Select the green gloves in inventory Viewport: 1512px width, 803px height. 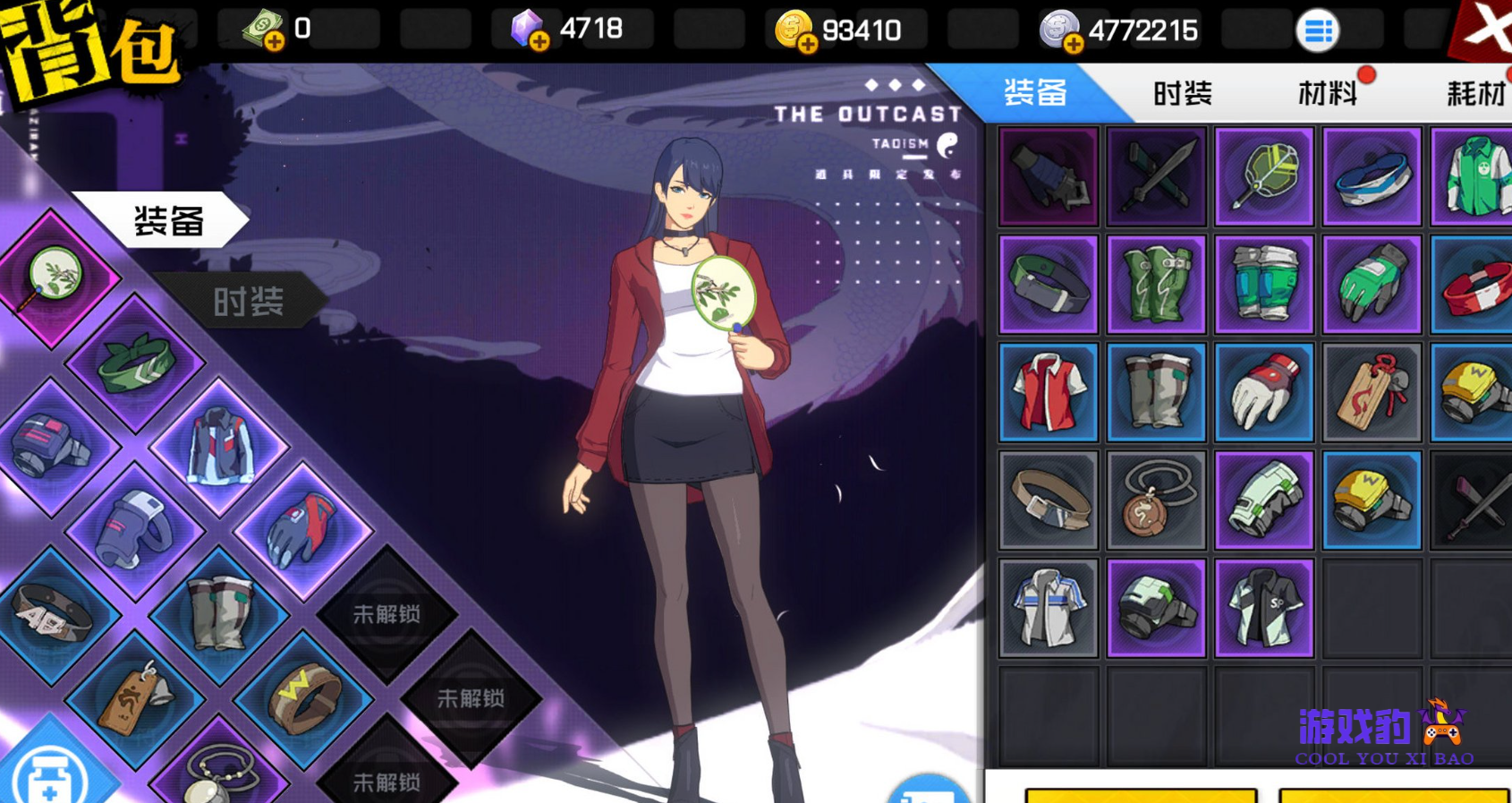pos(1371,285)
